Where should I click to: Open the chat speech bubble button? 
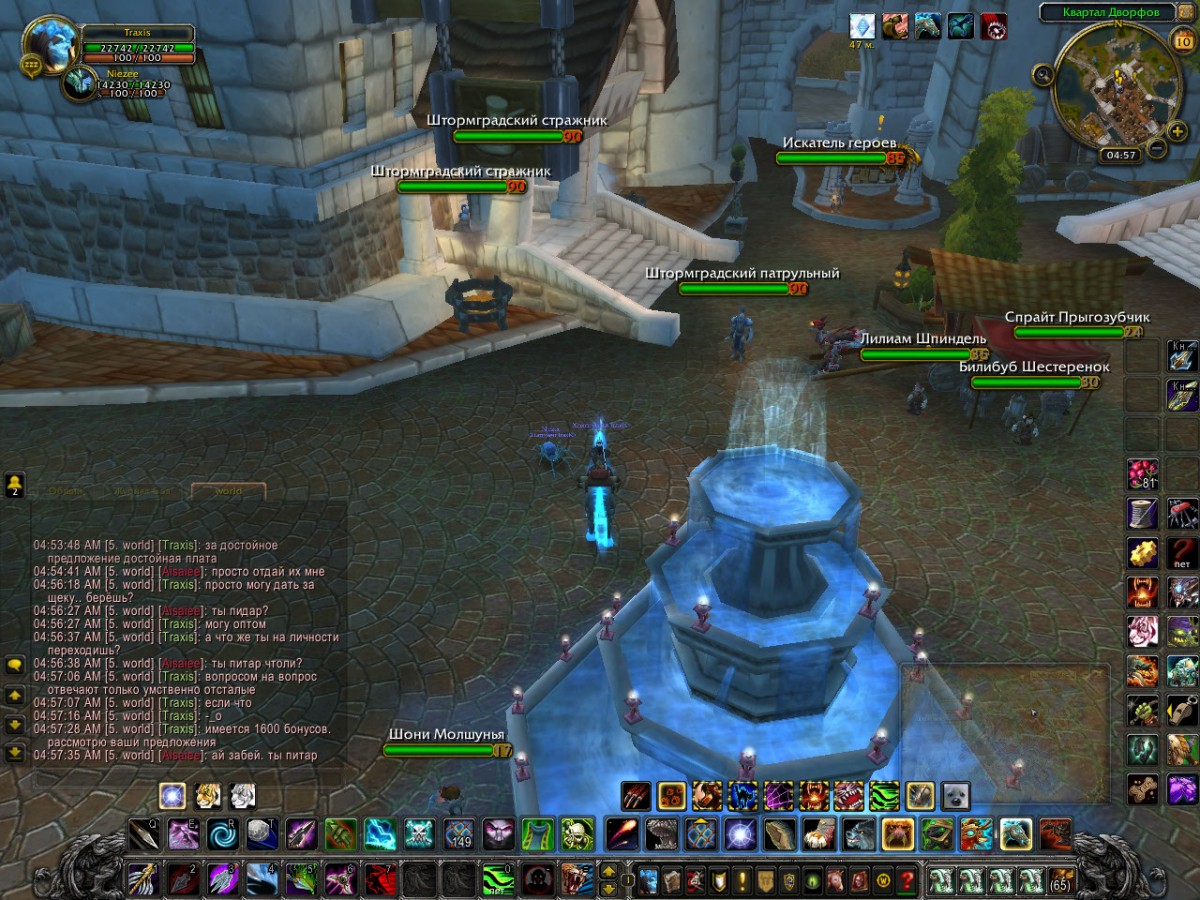pyautogui.click(x=15, y=664)
